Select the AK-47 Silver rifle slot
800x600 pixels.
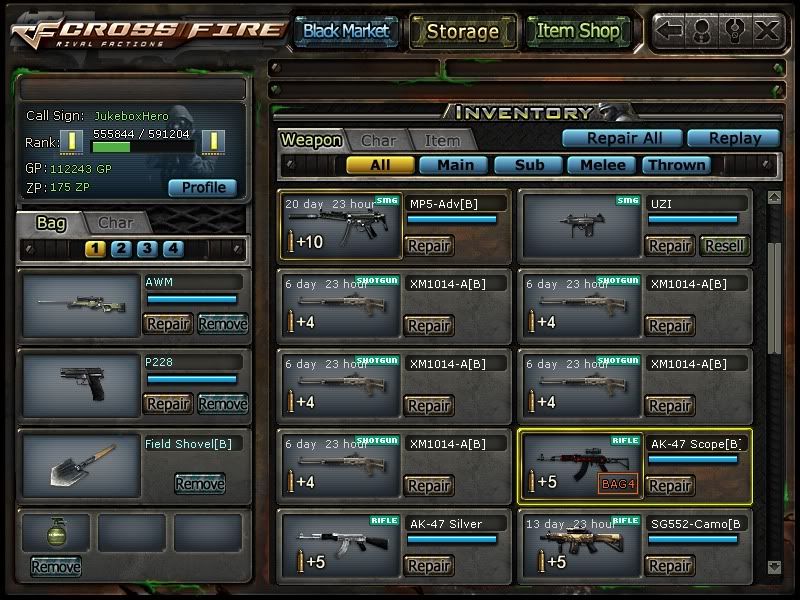click(340, 544)
